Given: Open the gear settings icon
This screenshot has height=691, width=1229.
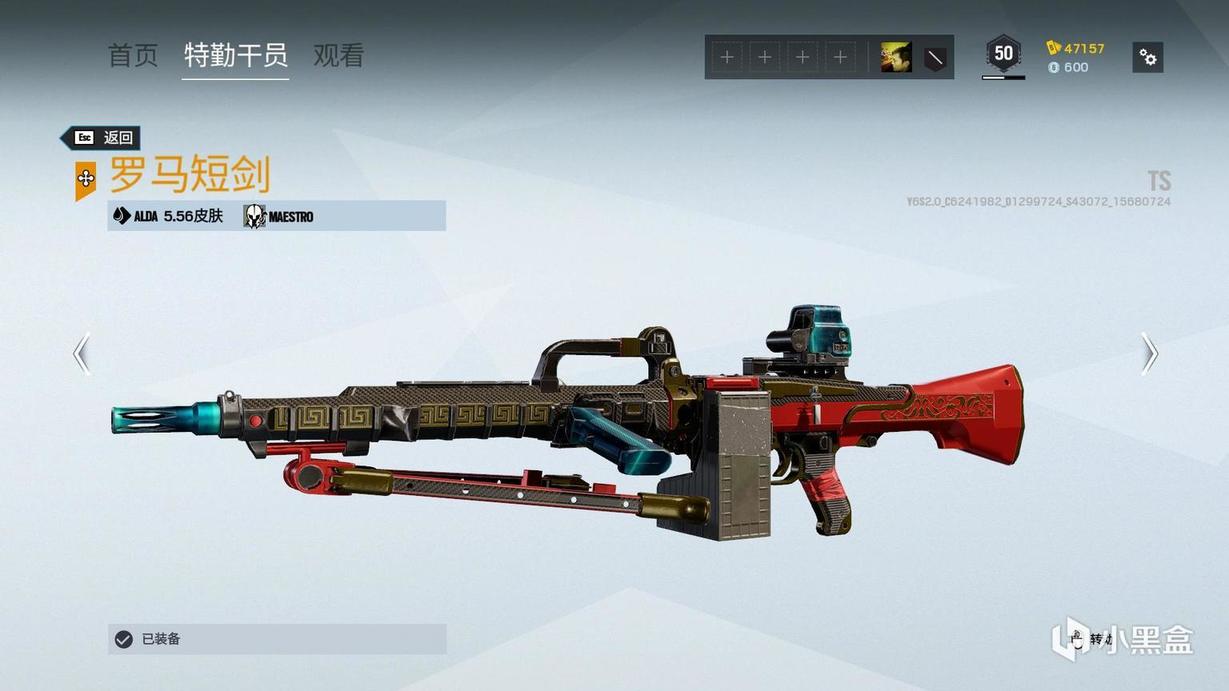Looking at the screenshot, I should [x=1148, y=58].
